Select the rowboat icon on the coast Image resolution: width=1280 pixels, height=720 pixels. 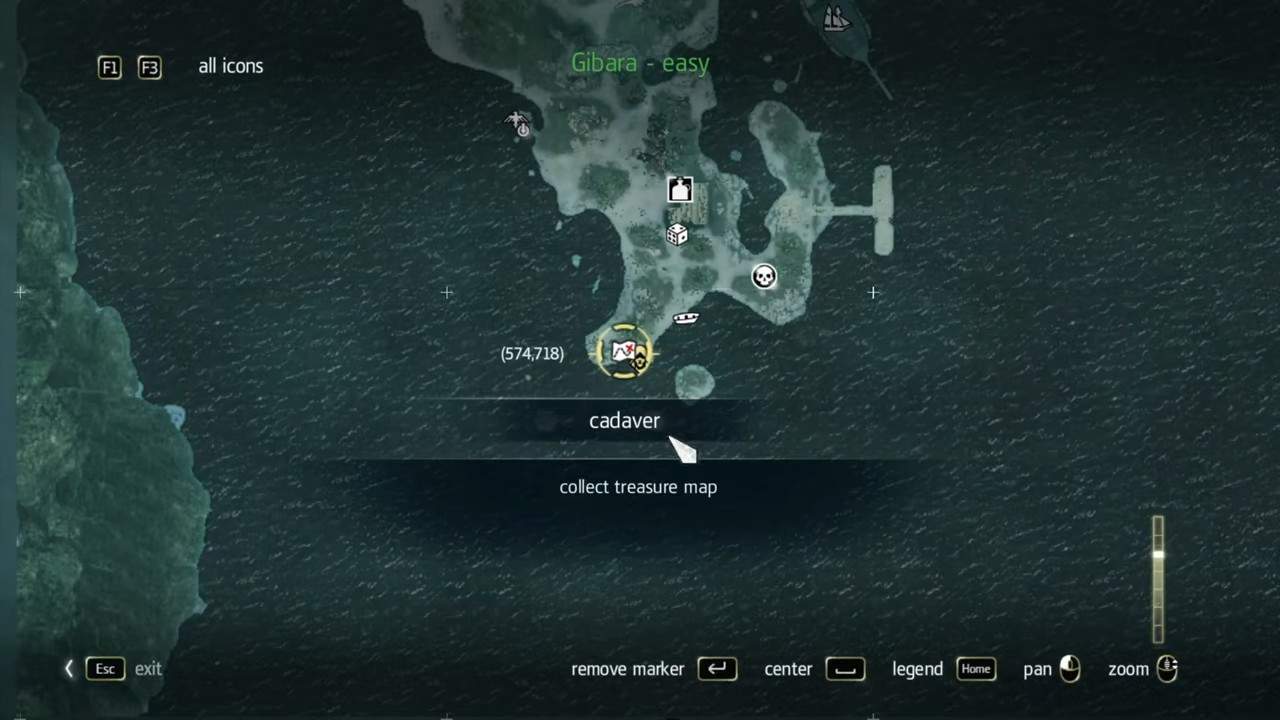tap(686, 317)
